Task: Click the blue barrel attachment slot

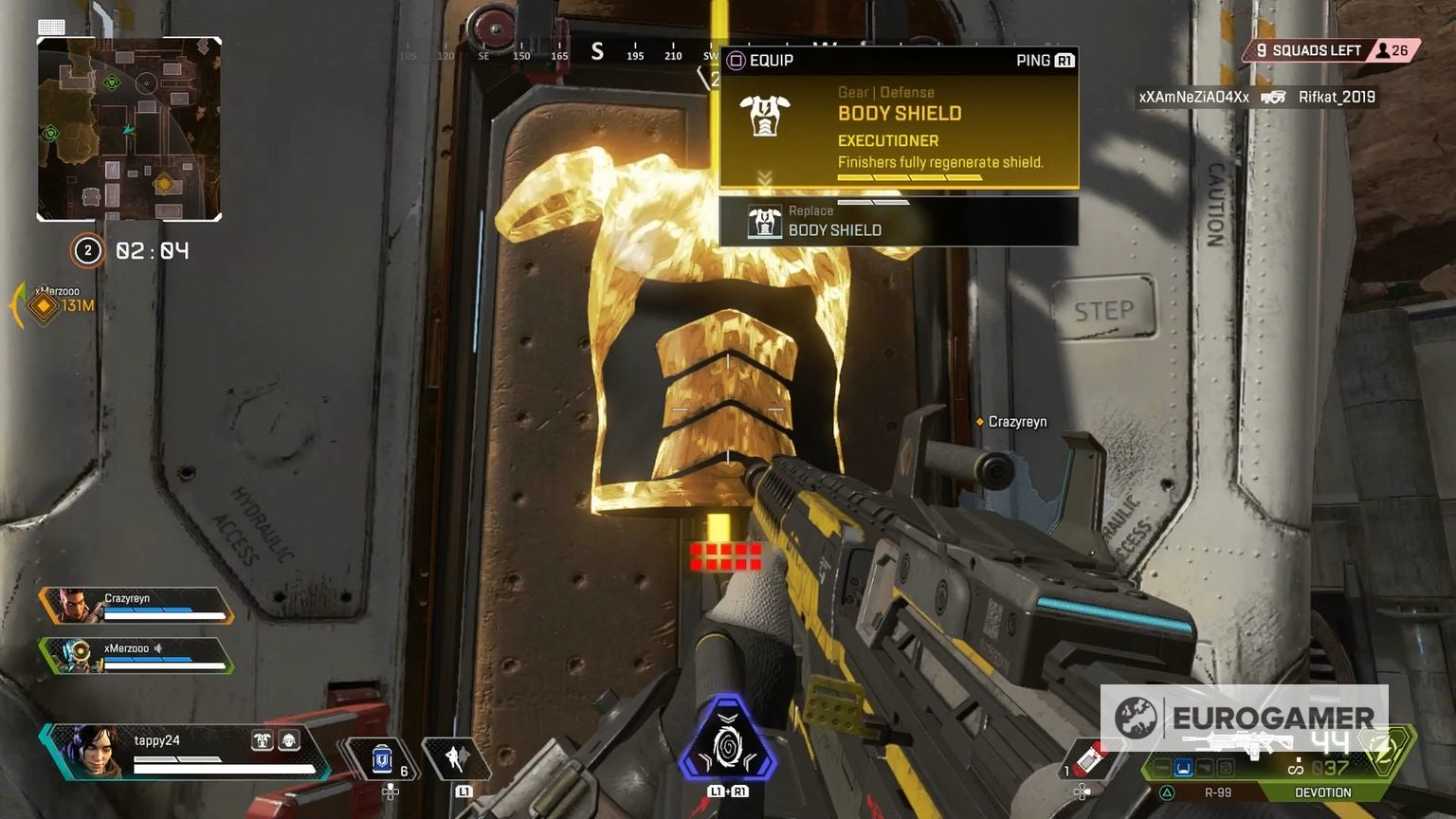Action: [x=1183, y=767]
